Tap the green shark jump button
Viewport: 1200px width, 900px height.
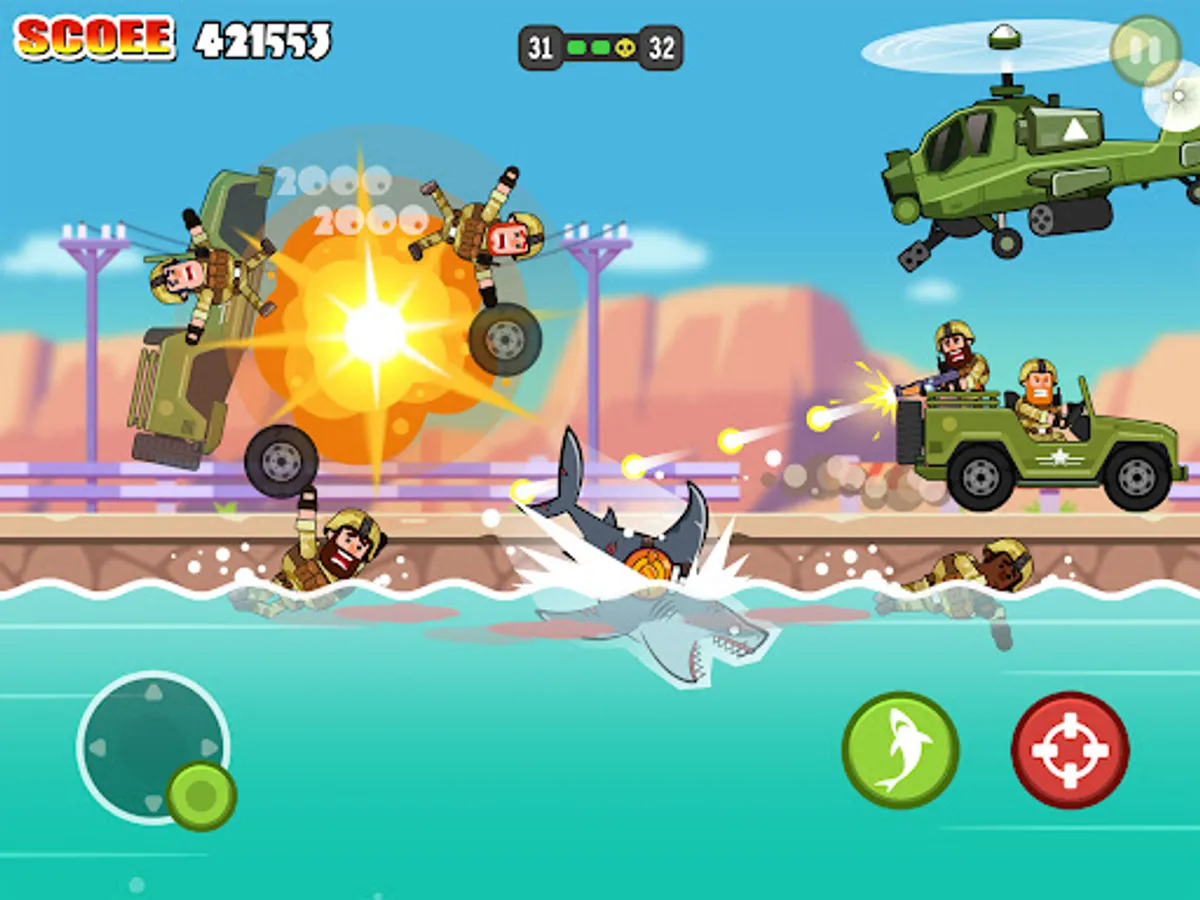click(x=900, y=750)
